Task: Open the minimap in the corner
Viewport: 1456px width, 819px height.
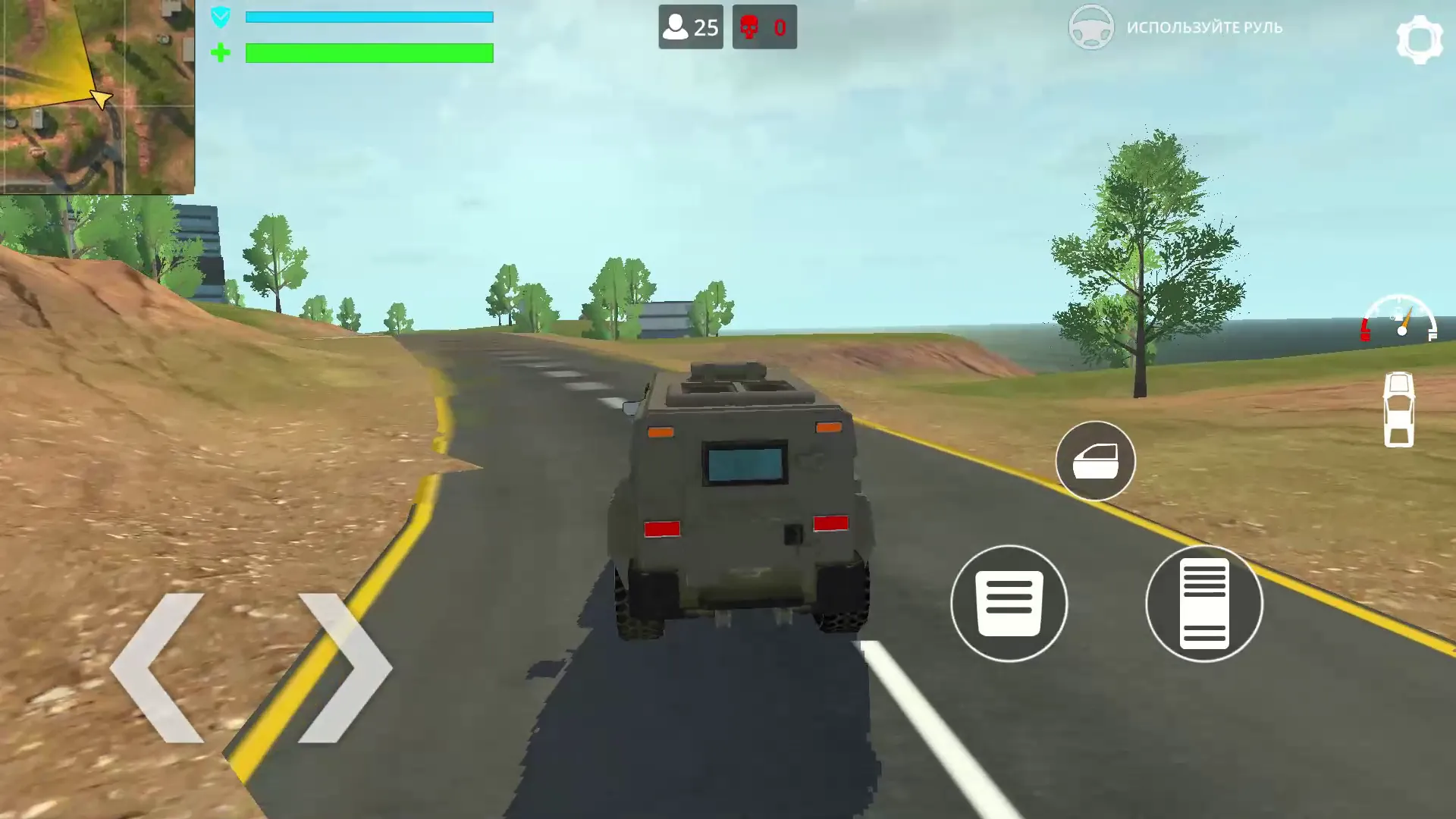Action: tap(99, 95)
